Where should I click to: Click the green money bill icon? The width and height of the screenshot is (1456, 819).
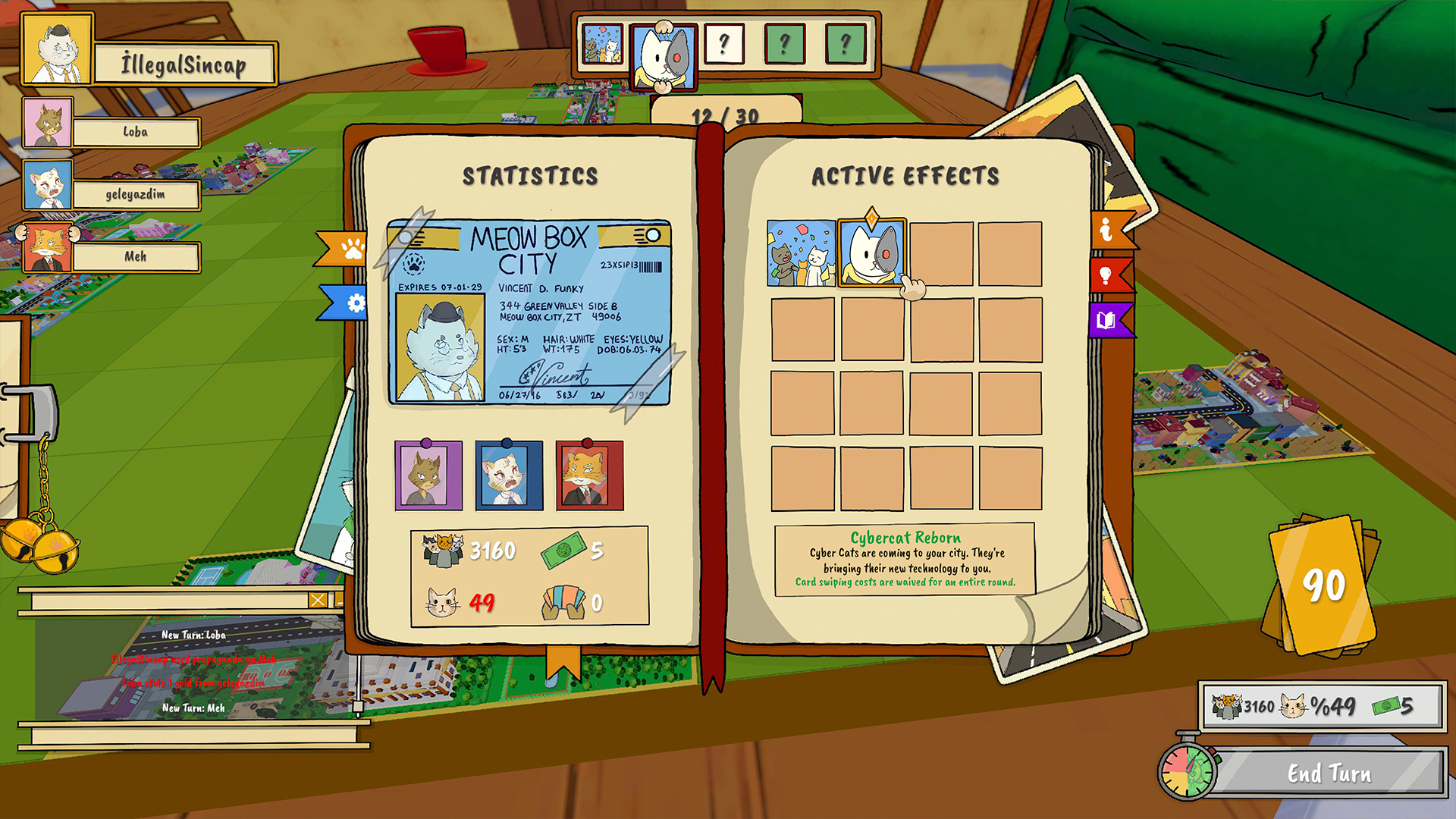coord(563,551)
